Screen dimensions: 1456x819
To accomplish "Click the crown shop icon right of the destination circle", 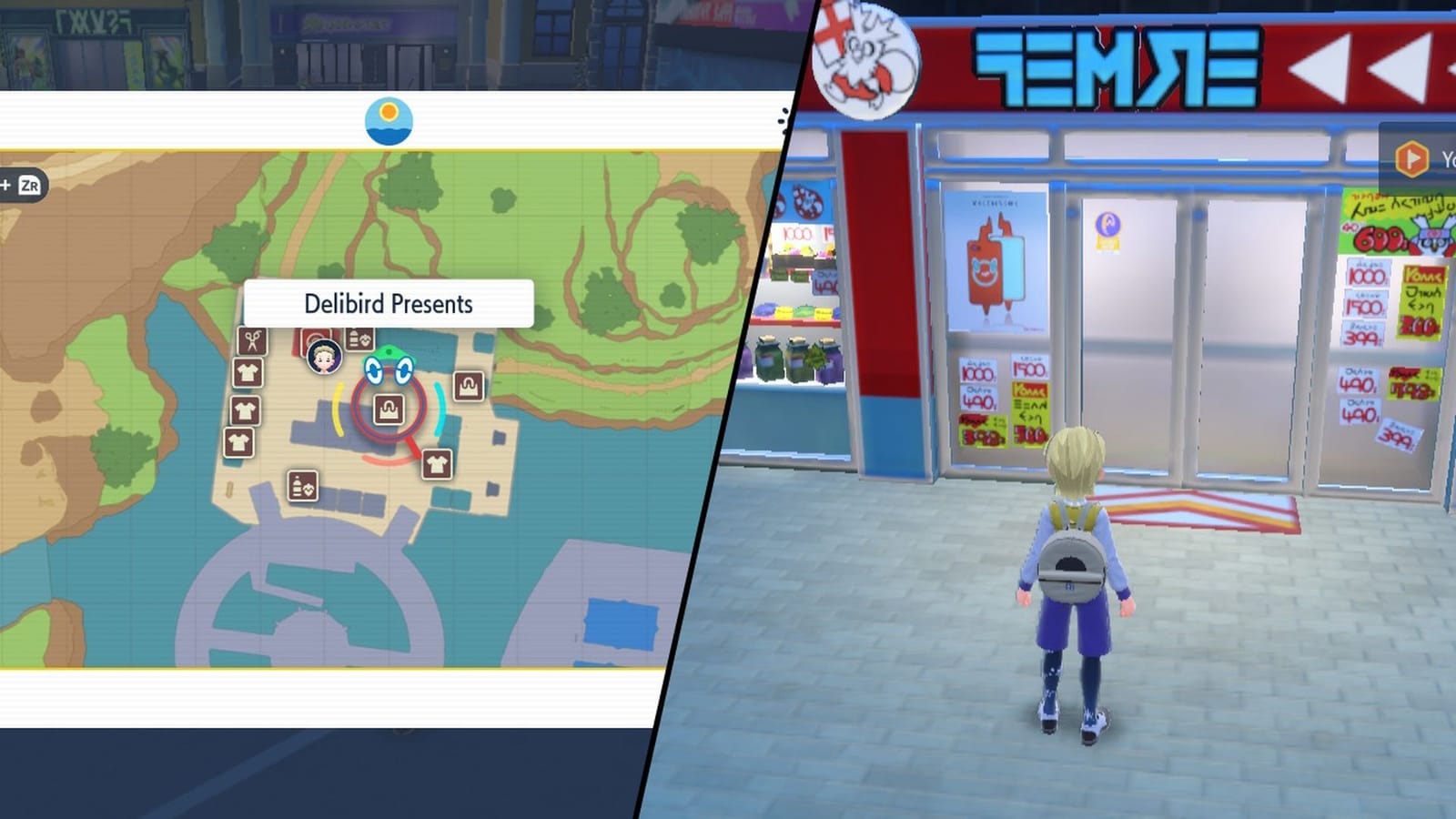I will (469, 384).
